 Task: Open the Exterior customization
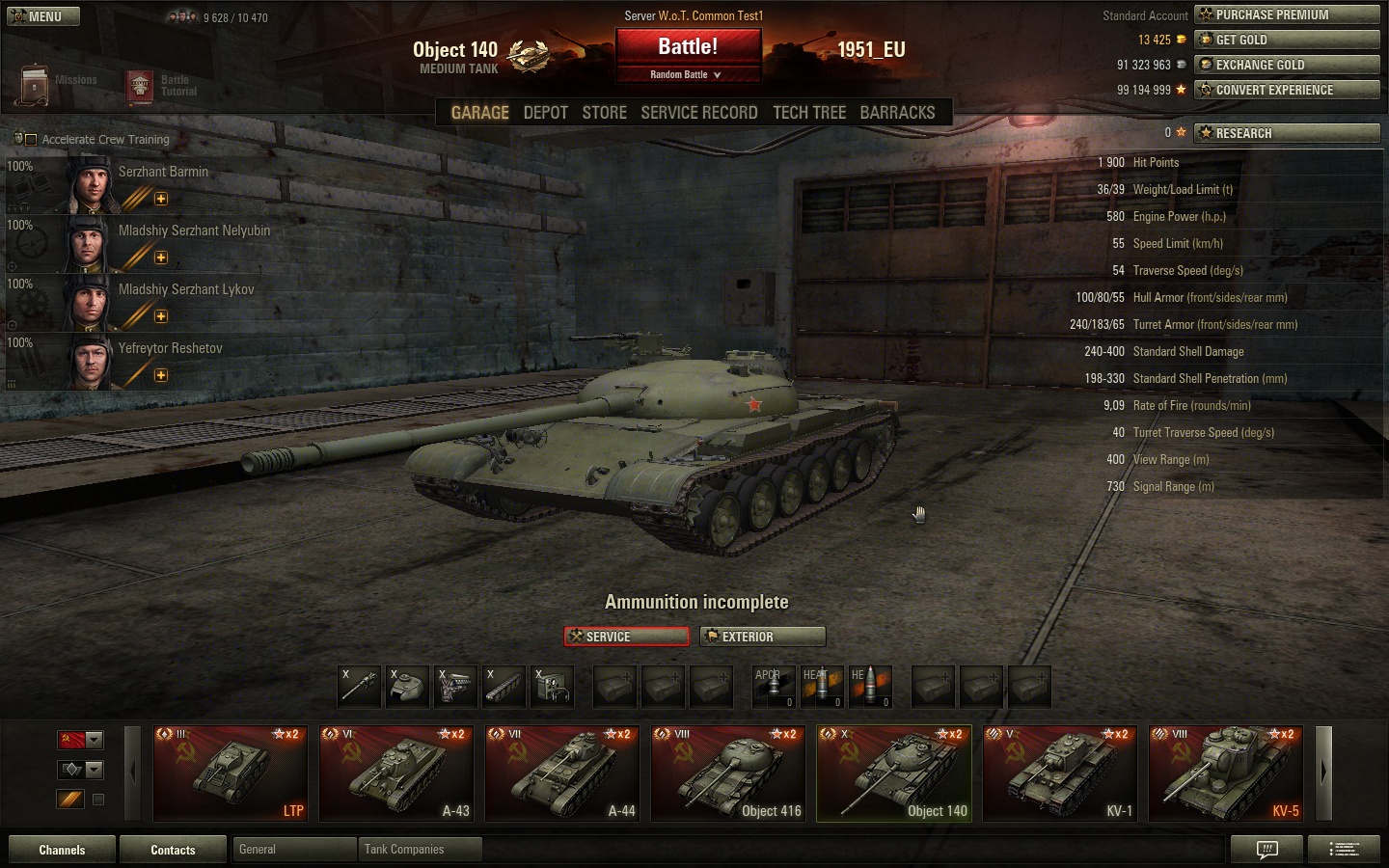coord(763,637)
